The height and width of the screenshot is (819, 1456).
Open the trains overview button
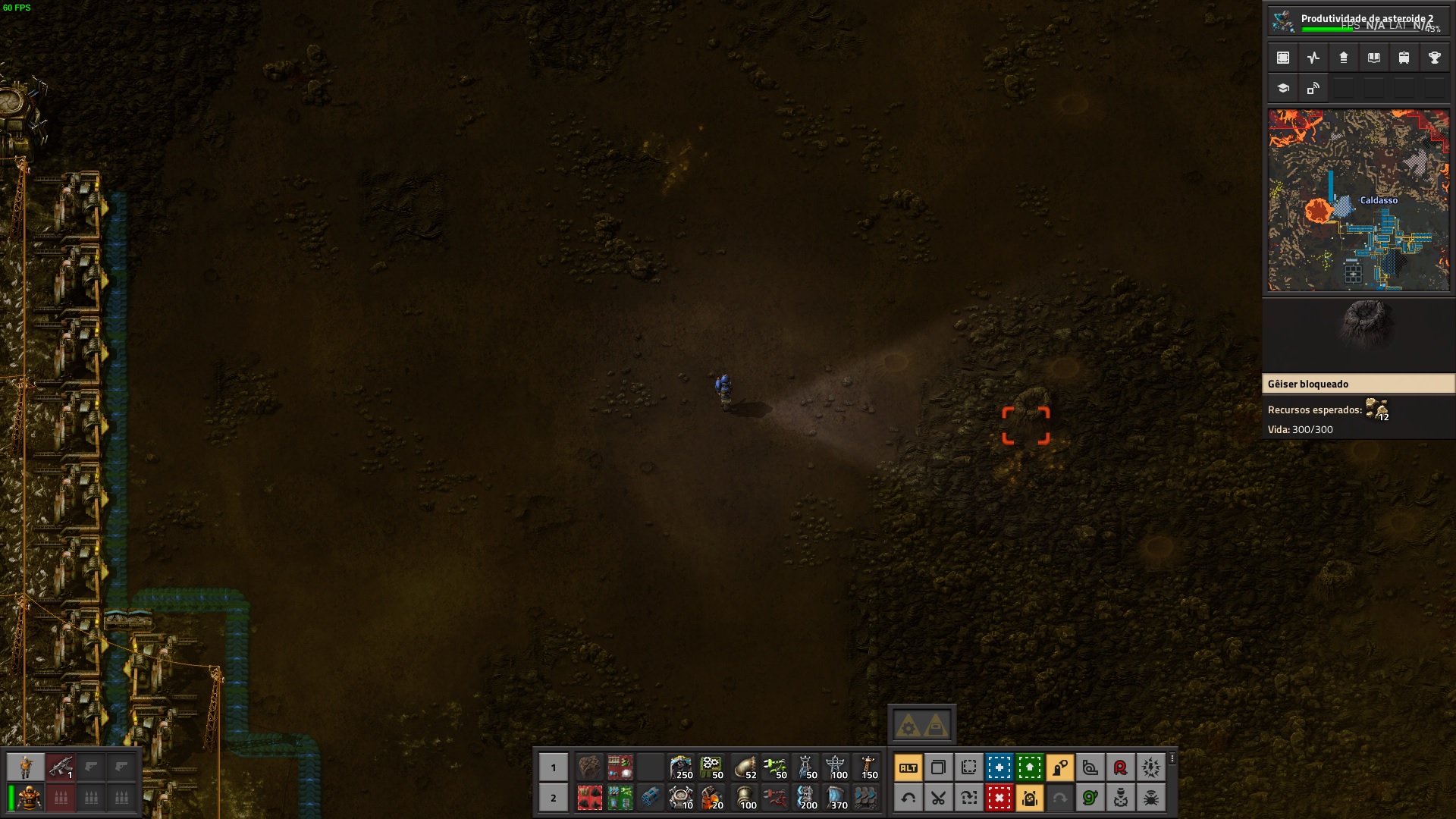(1404, 58)
